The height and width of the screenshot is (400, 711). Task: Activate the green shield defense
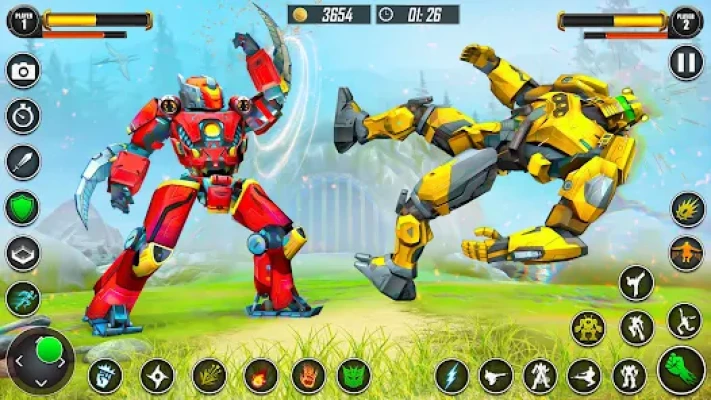[22, 207]
